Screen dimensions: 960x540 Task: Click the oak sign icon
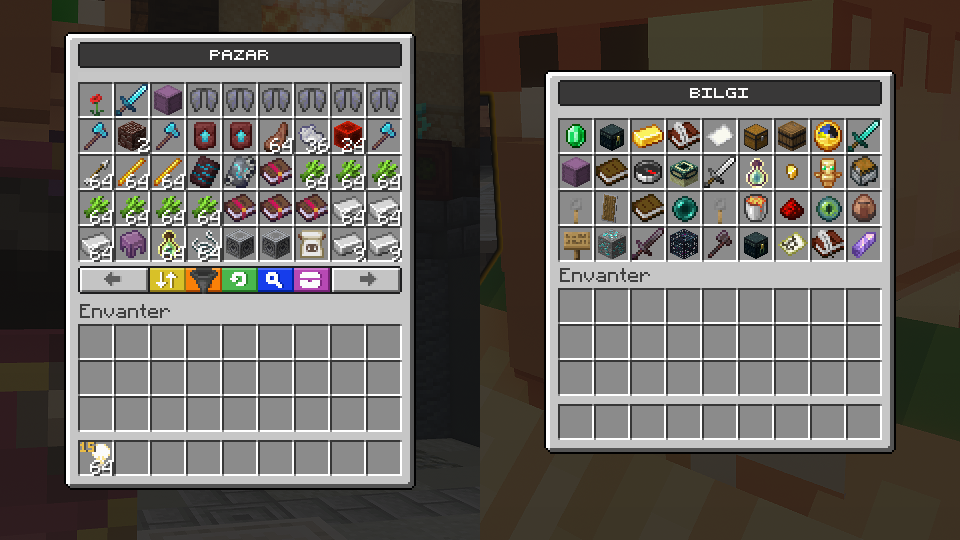click(x=577, y=245)
